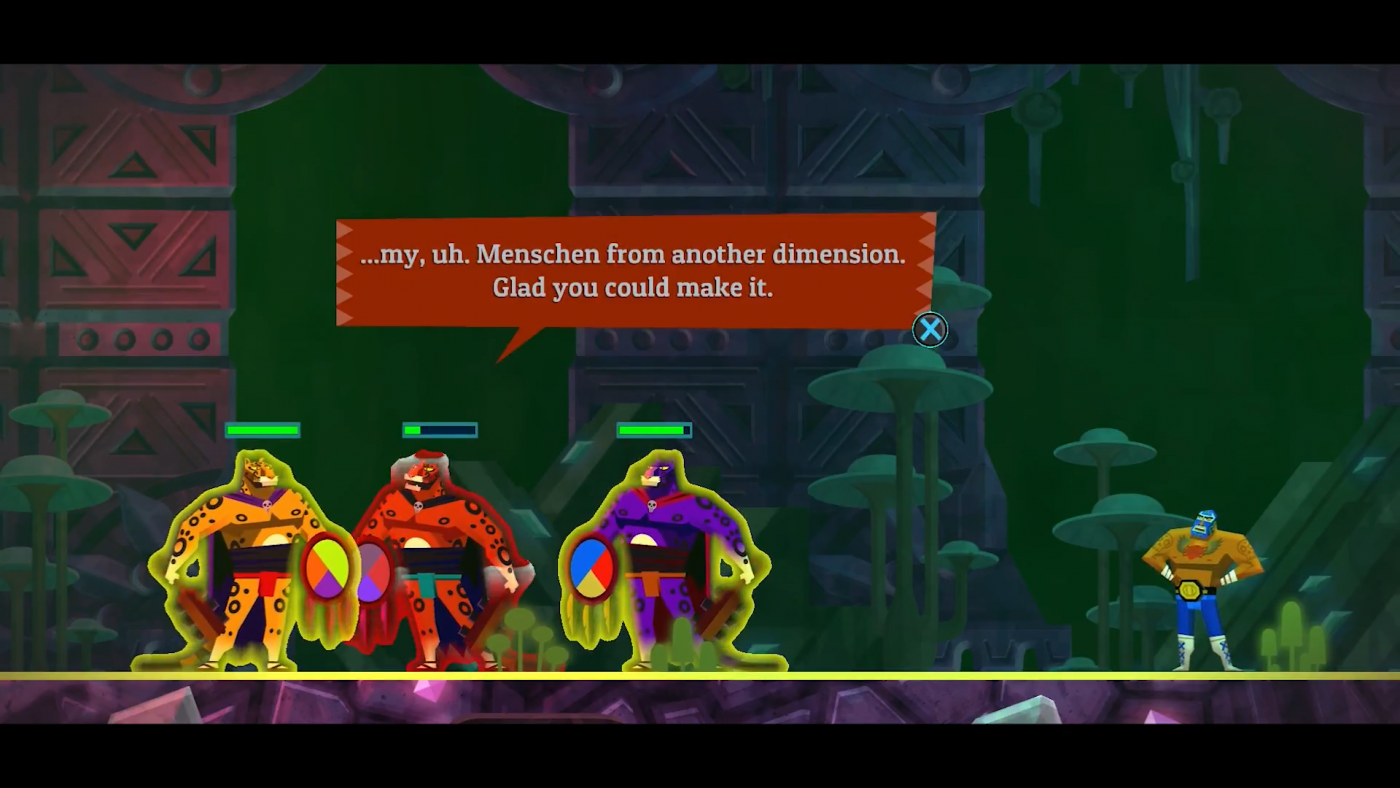Image resolution: width=1400 pixels, height=788 pixels.
Task: Click the X button prompt to advance dialogue
Action: click(929, 330)
